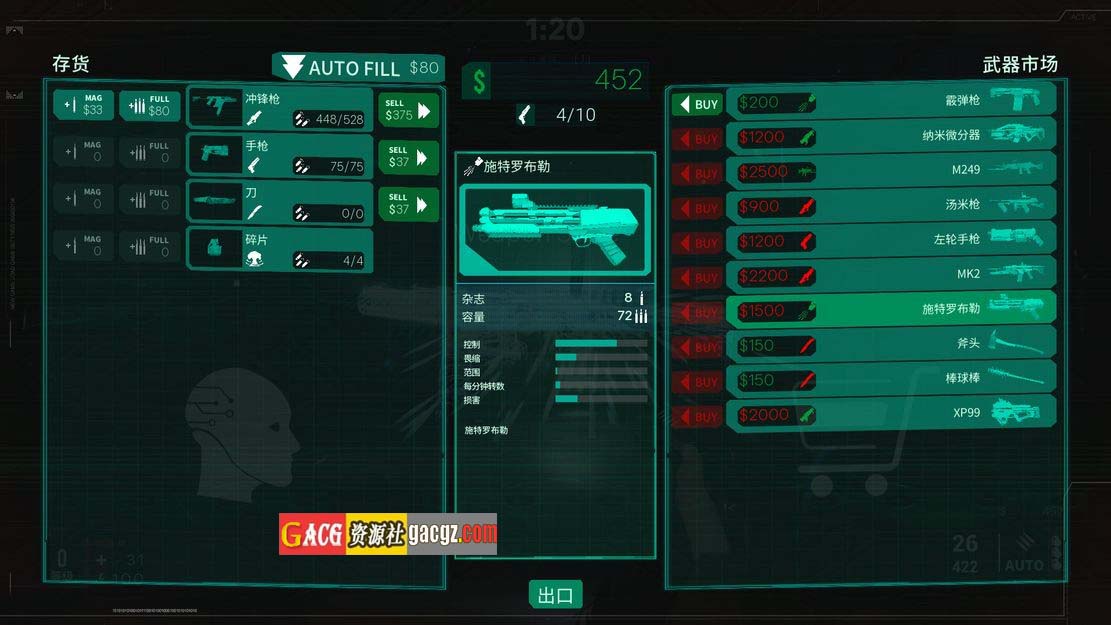Image resolution: width=1111 pixels, height=625 pixels.
Task: Buy one MAG for $33
Action: (x=83, y=105)
